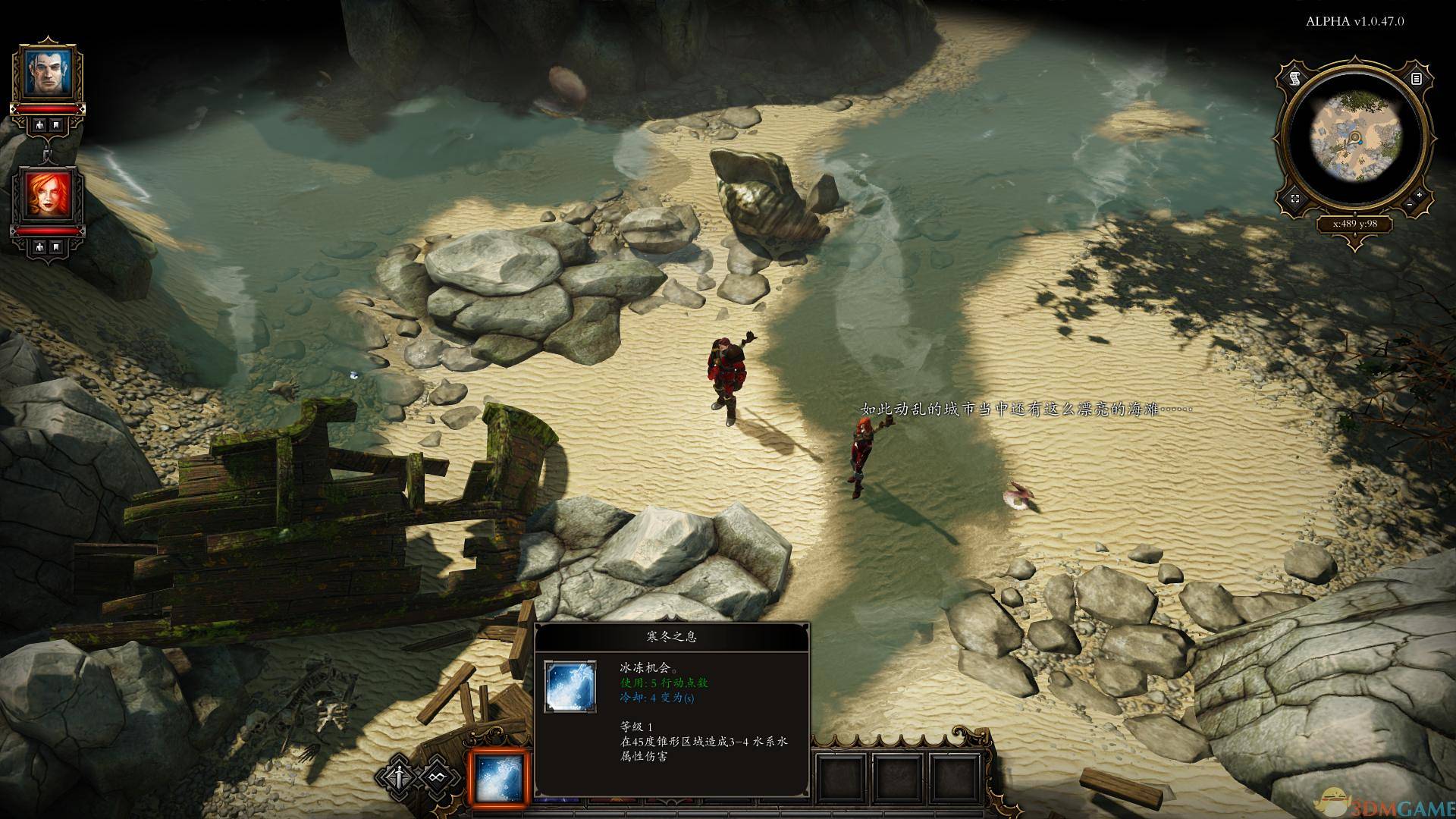1456x819 pixels.
Task: Select the blue-haired male hero portrait
Action: coord(47,73)
